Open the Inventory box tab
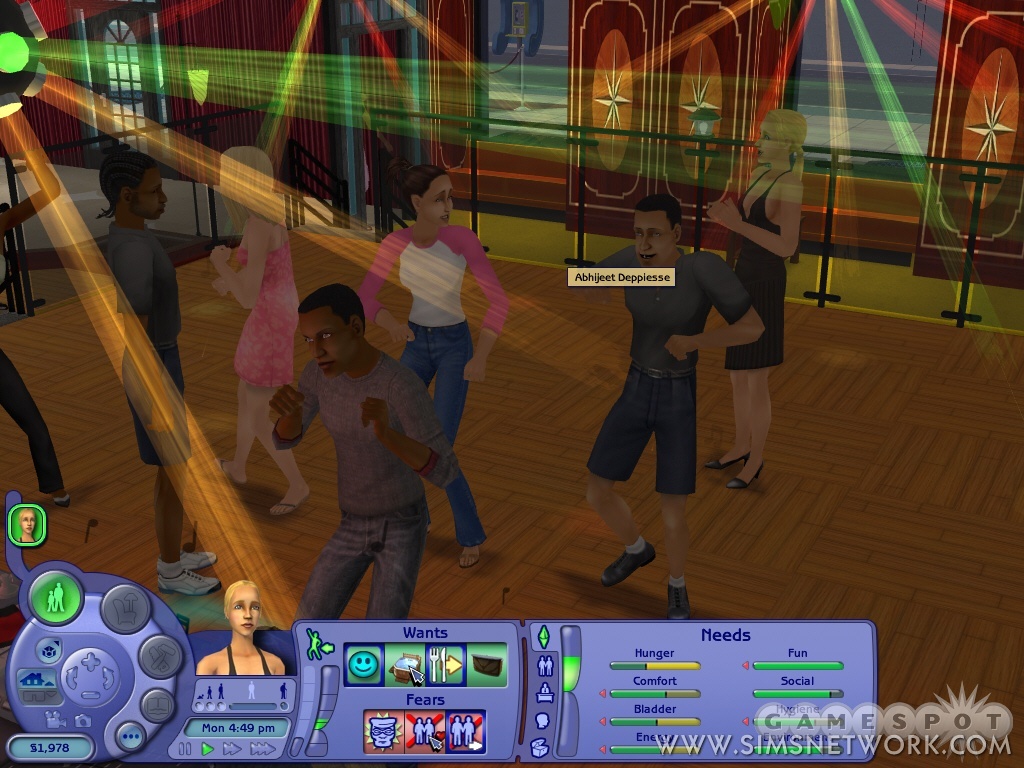The image size is (1024, 768). (x=540, y=746)
